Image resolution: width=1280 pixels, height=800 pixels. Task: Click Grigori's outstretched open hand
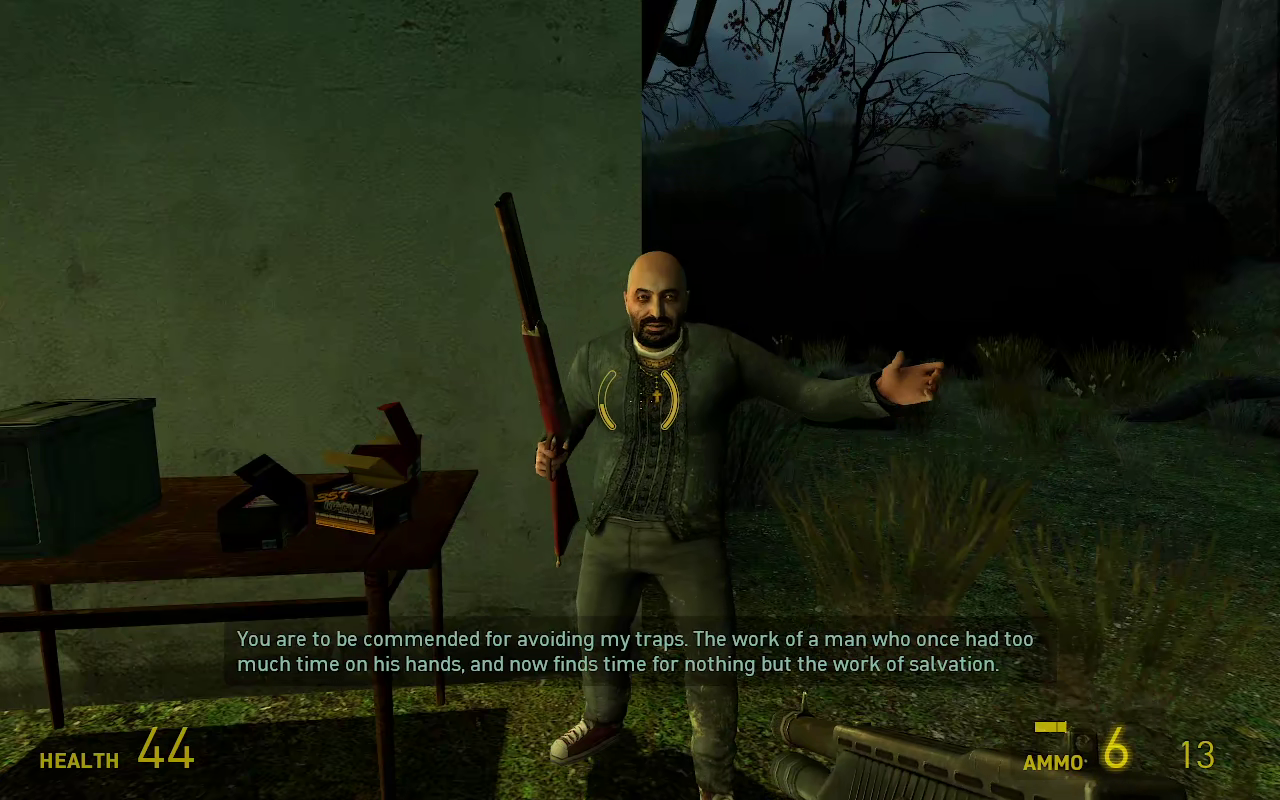point(905,375)
